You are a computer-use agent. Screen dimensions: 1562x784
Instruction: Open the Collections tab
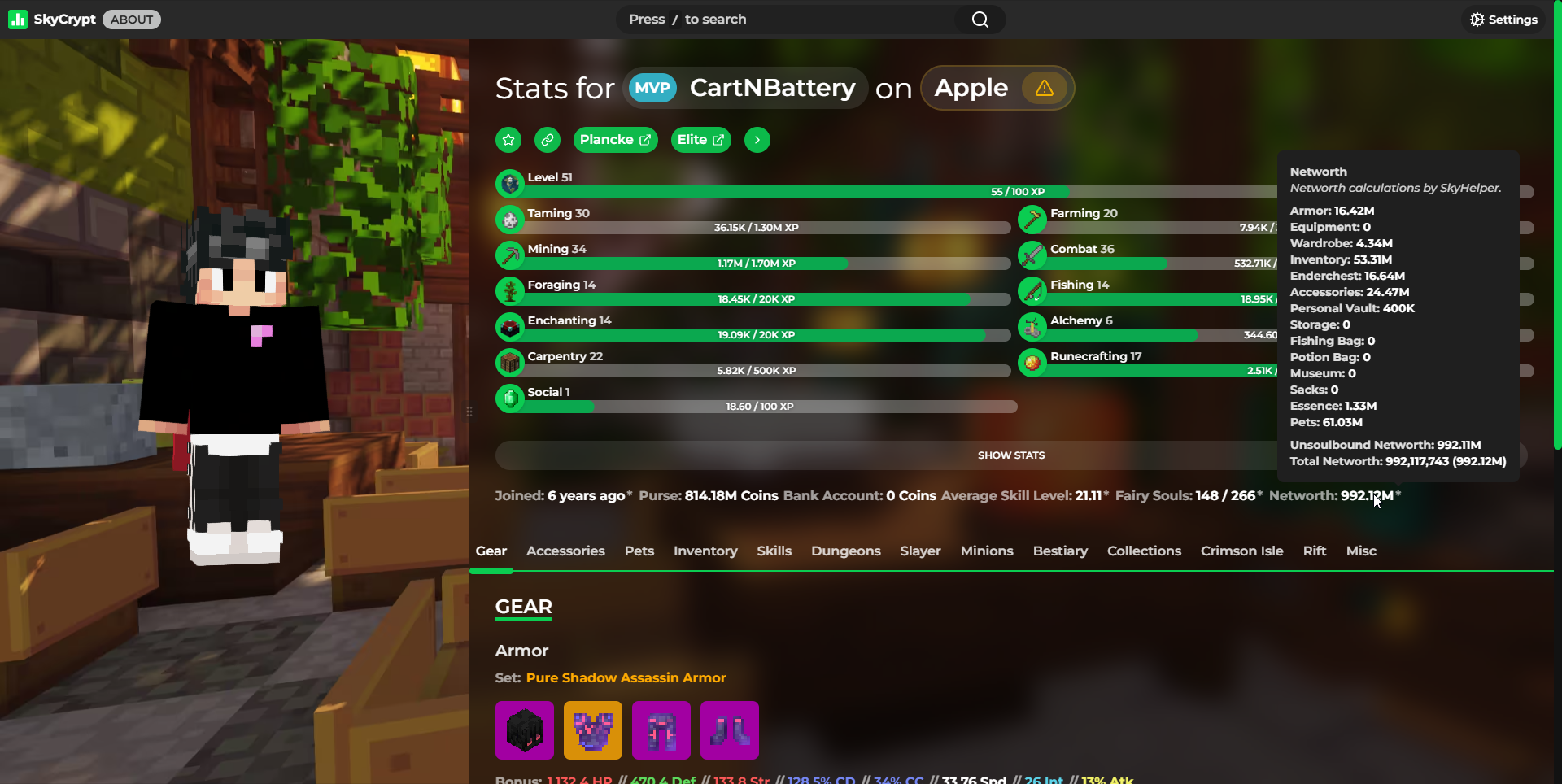coord(1144,551)
